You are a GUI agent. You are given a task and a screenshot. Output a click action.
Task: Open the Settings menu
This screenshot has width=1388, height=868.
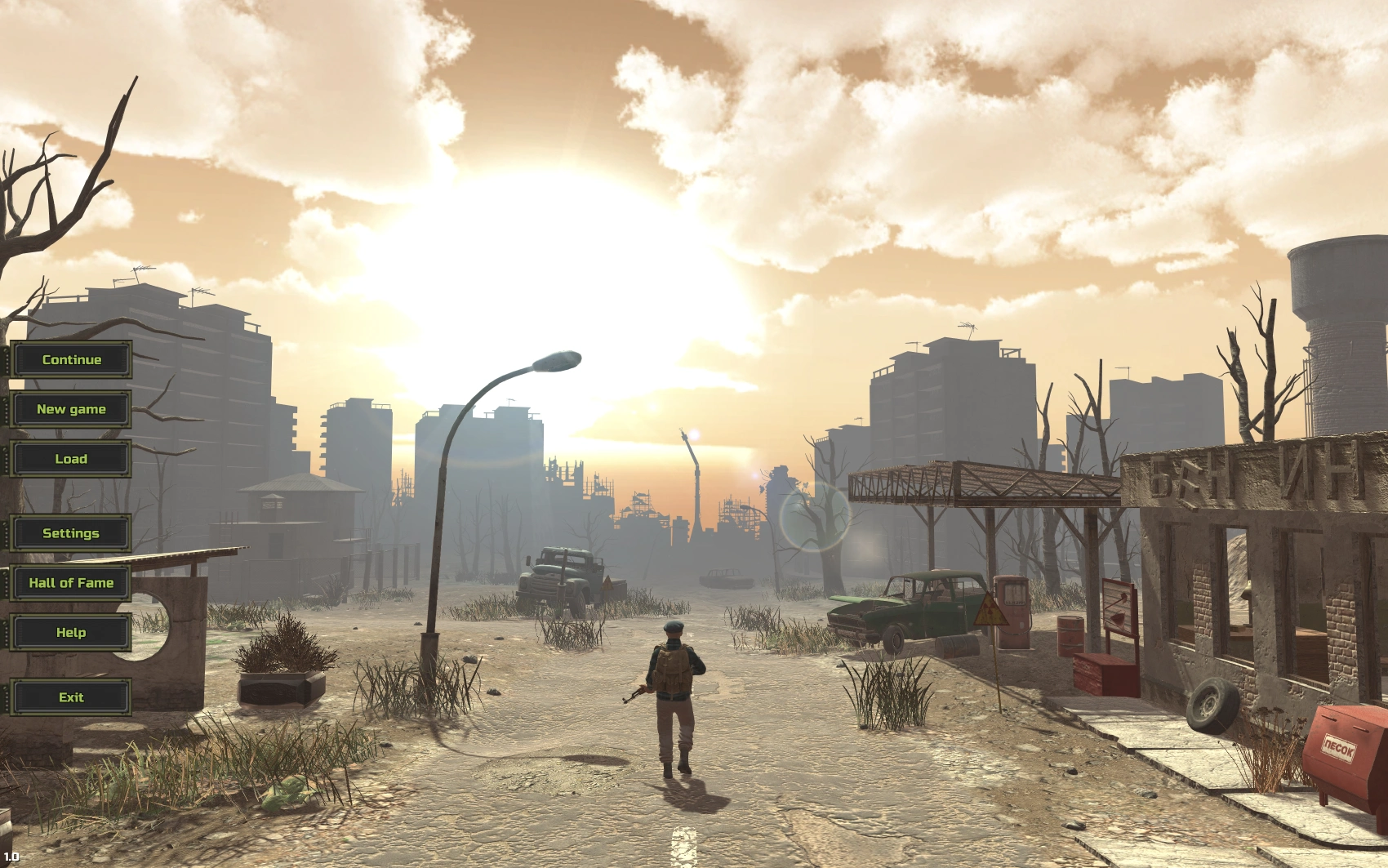71,533
